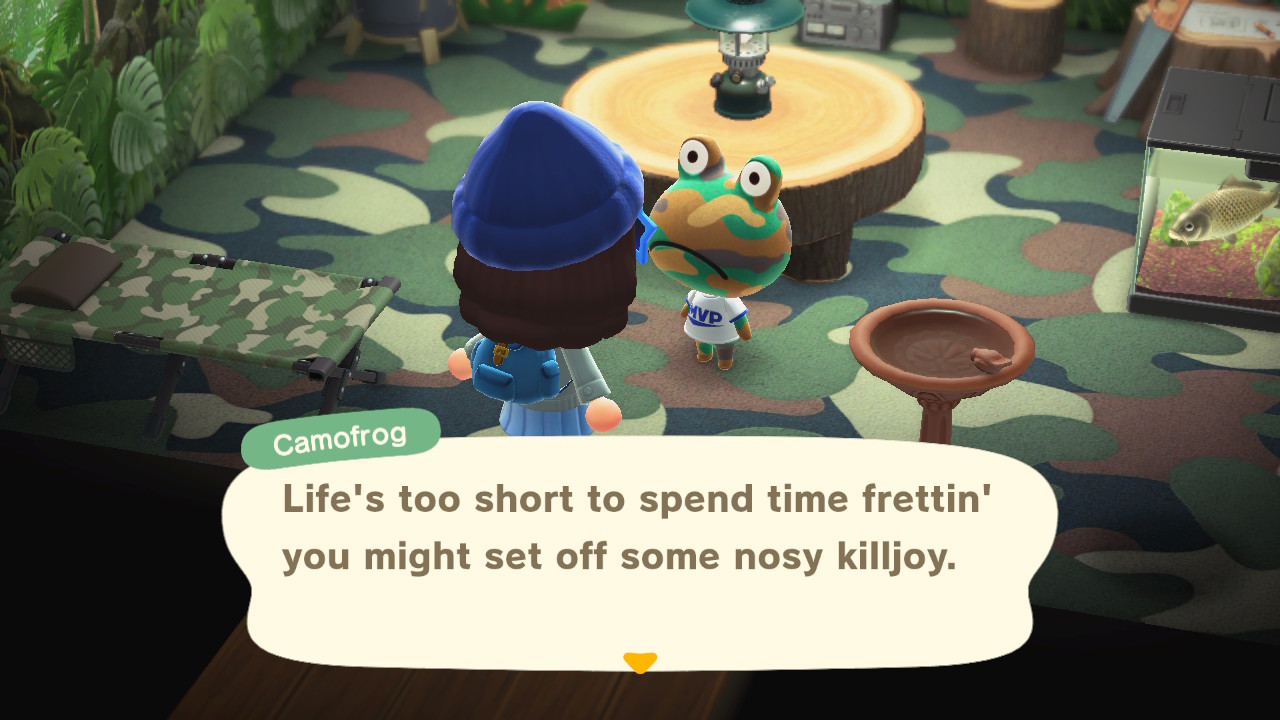1280x720 pixels.
Task: Click the speaker name label above the text box
Action: pyautogui.click(x=339, y=436)
